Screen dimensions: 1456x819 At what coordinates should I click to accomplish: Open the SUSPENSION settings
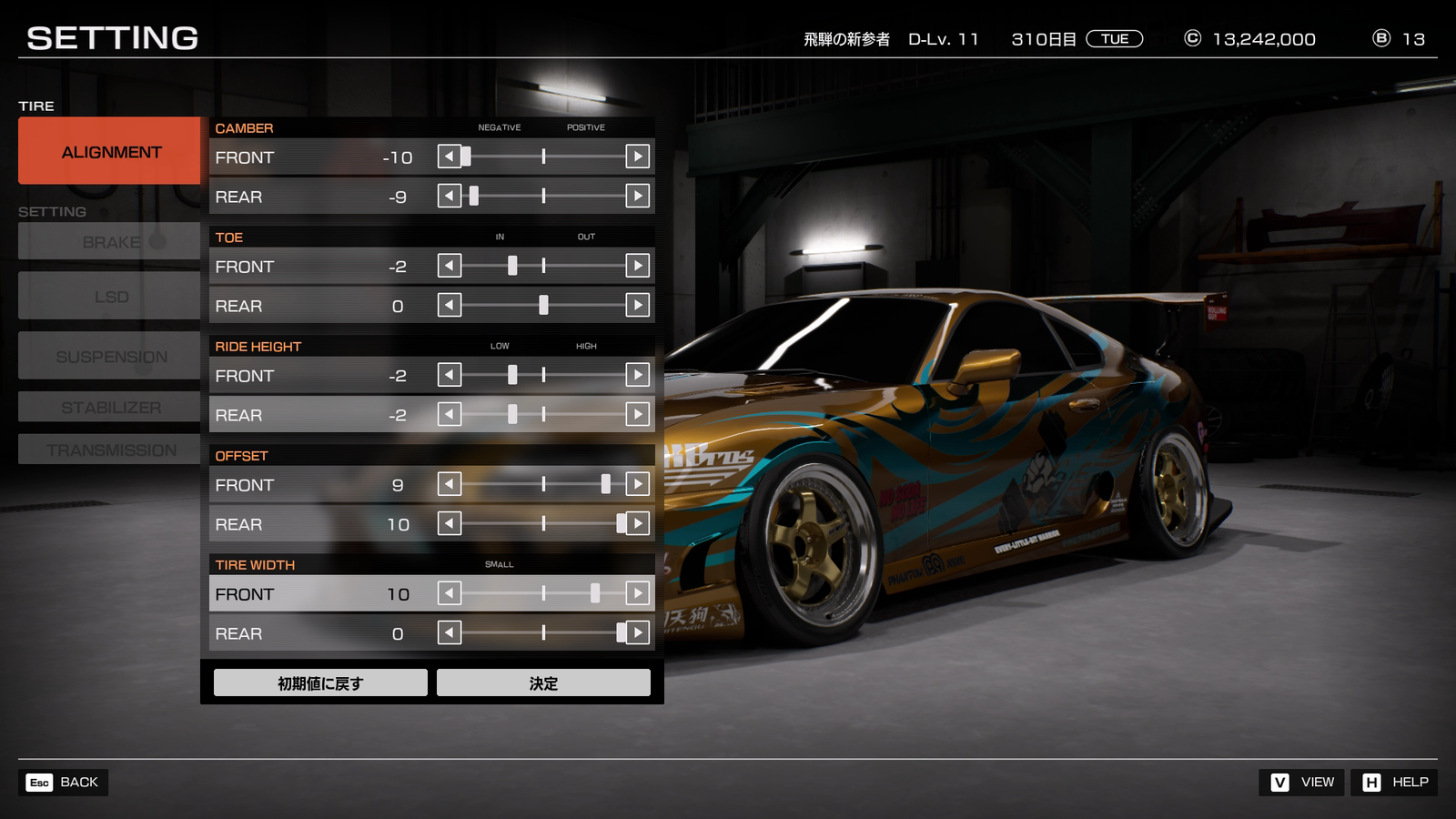(109, 357)
